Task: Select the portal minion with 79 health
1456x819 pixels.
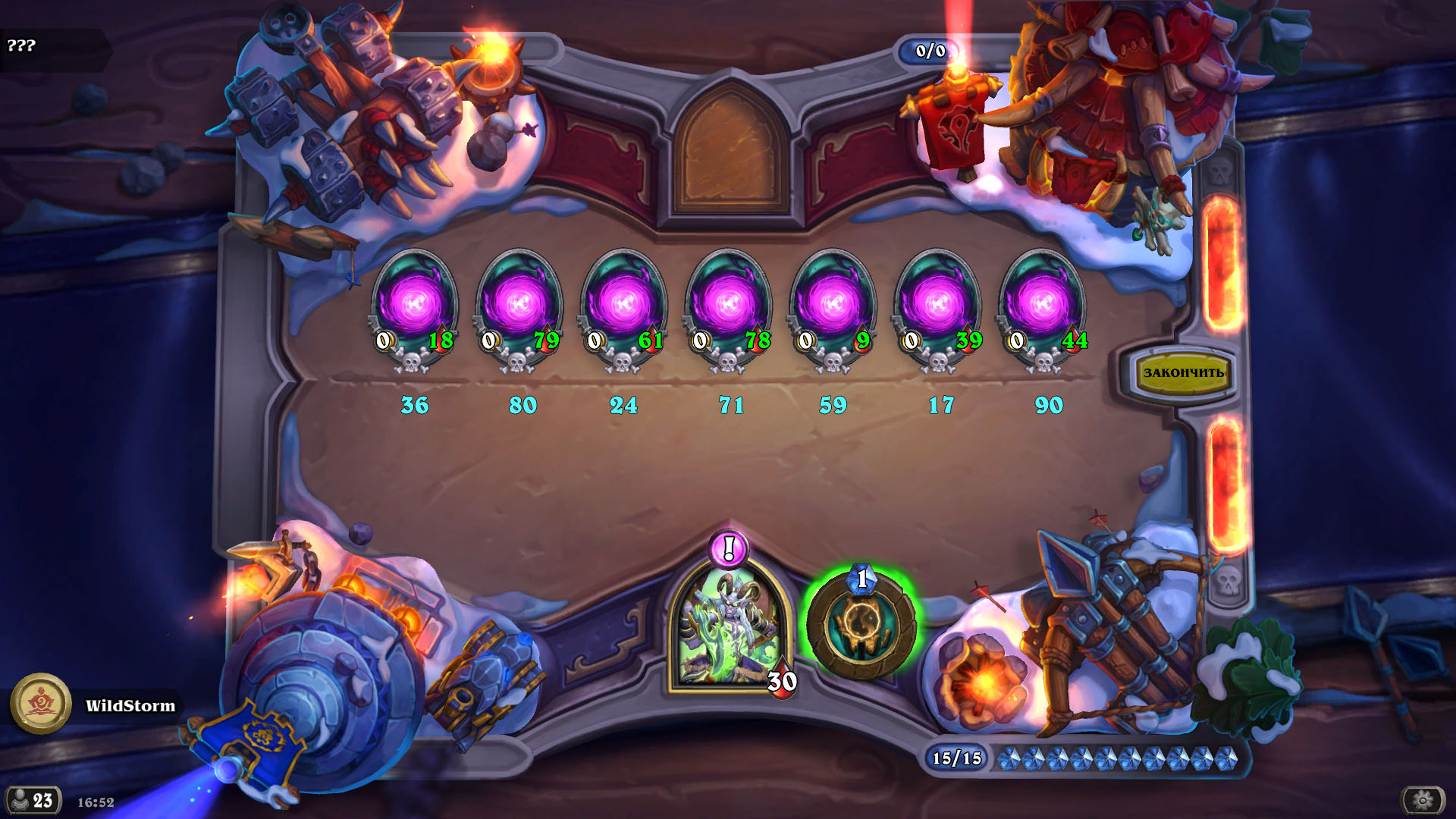Action: click(x=519, y=307)
